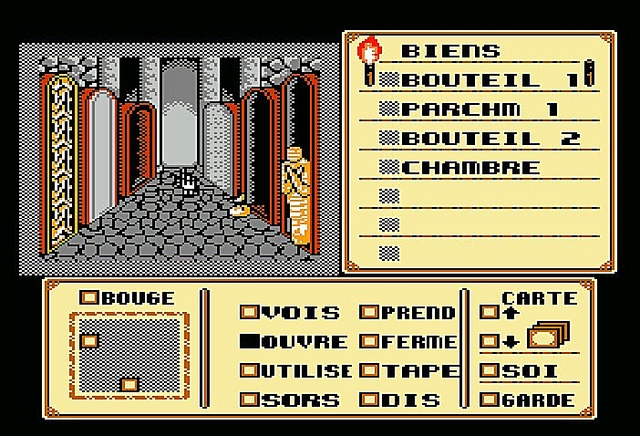This screenshot has height=436, width=640.
Task: Activate the UTILISE use command
Action: tap(295, 371)
